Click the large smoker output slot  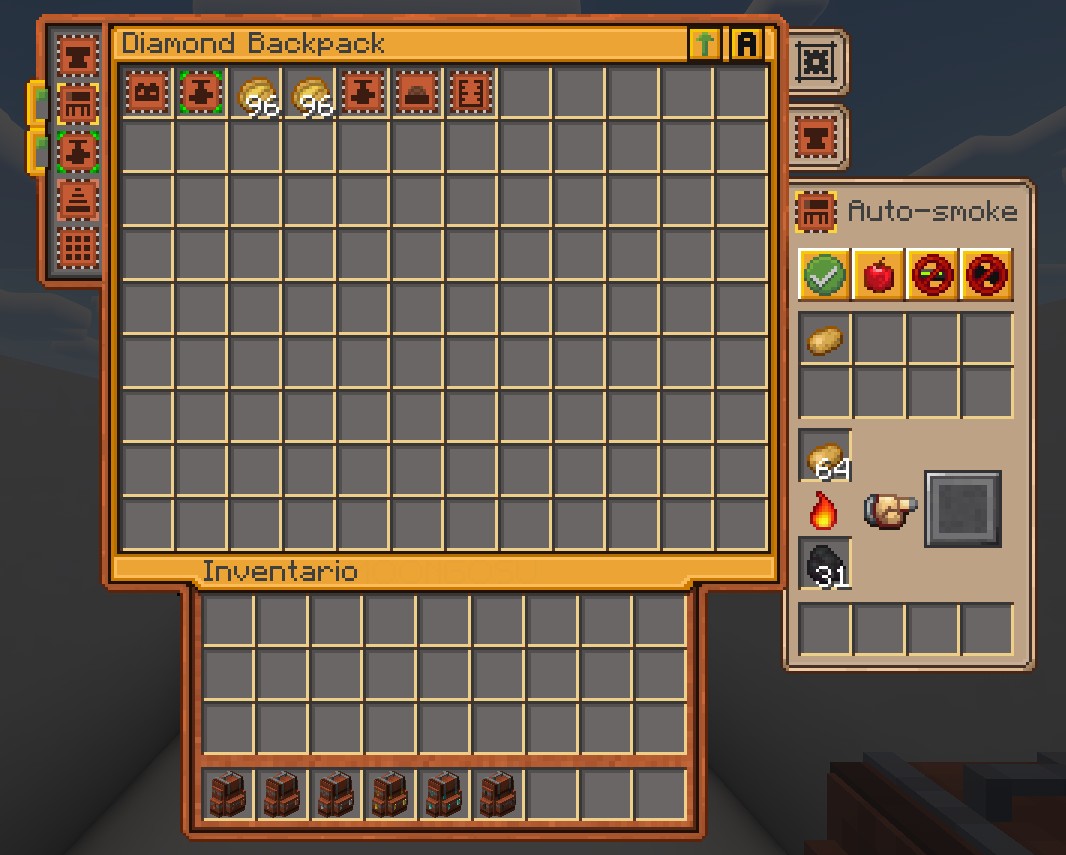(962, 509)
